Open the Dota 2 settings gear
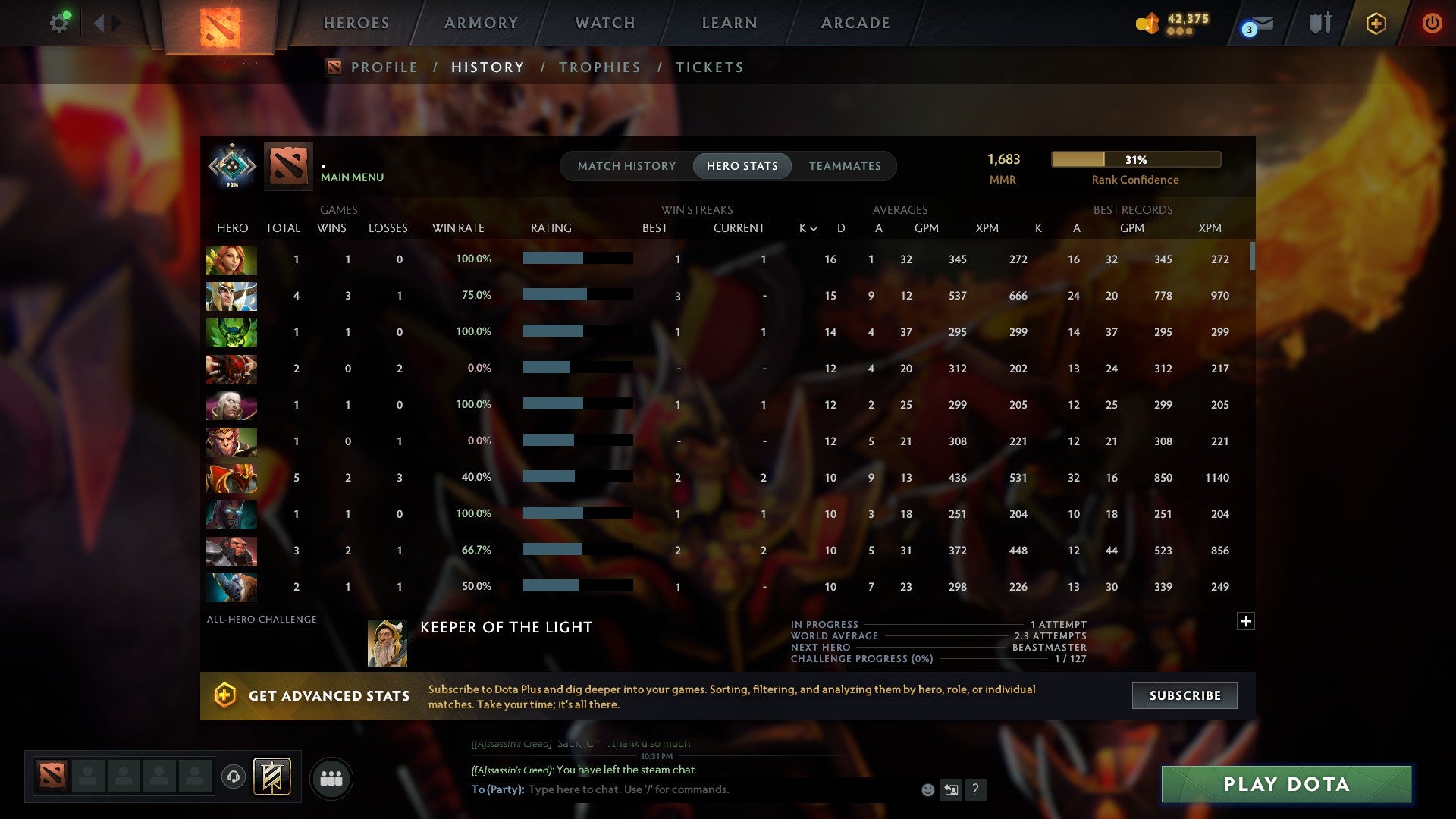The width and height of the screenshot is (1456, 819). pyautogui.click(x=60, y=22)
